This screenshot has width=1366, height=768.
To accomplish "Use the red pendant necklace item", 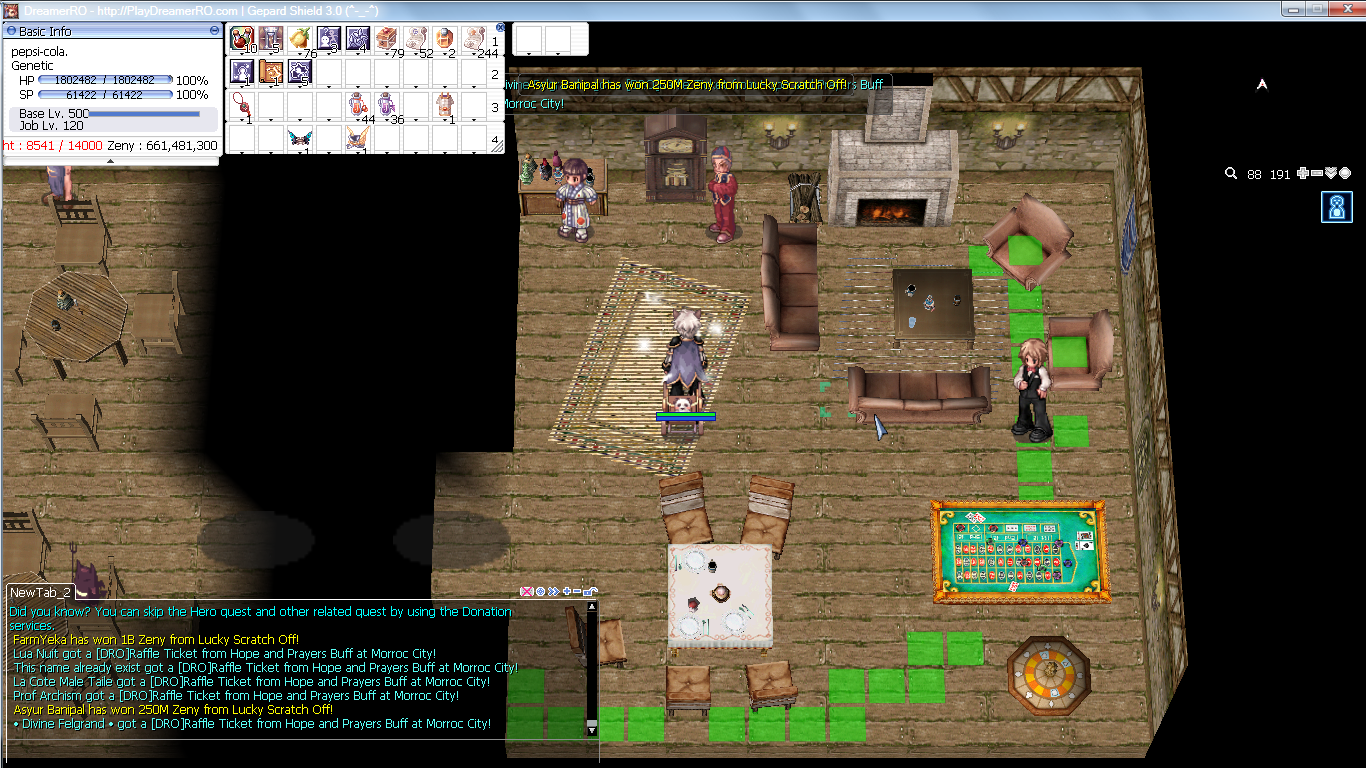I will point(241,105).
